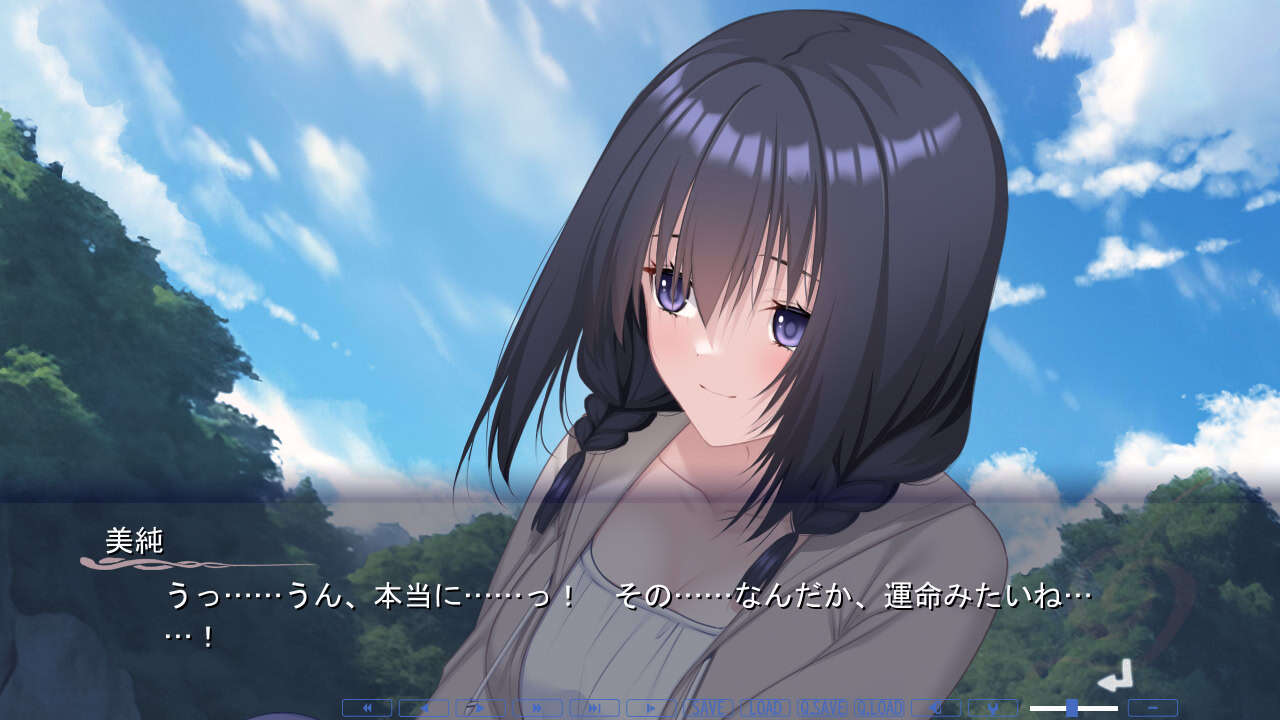
Task: Open the SAVE menu
Action: click(708, 708)
